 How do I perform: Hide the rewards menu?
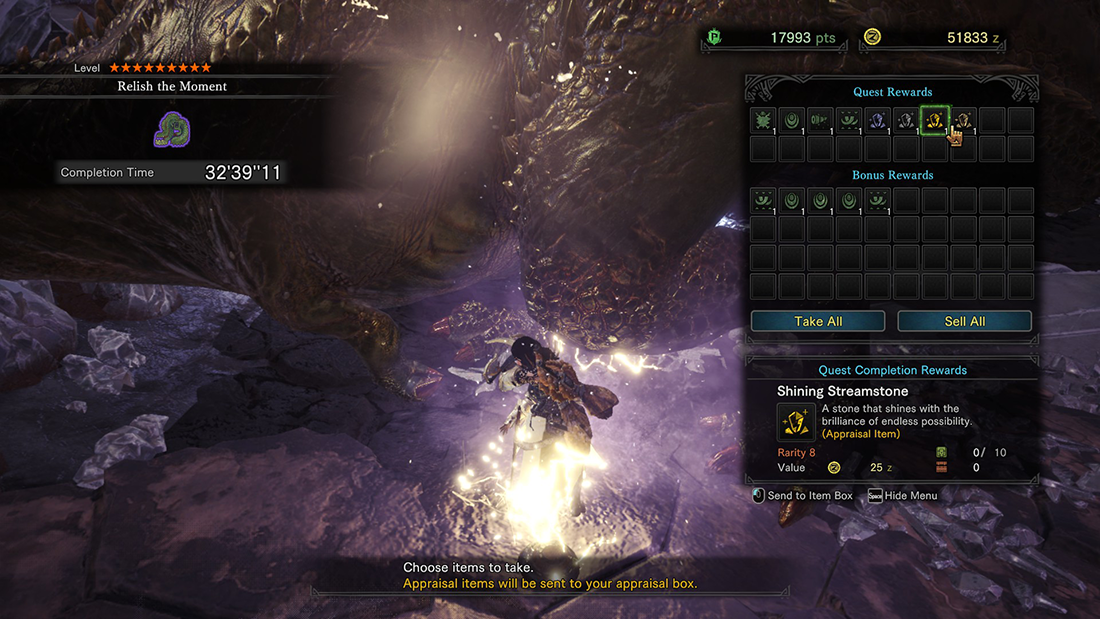tap(902, 496)
